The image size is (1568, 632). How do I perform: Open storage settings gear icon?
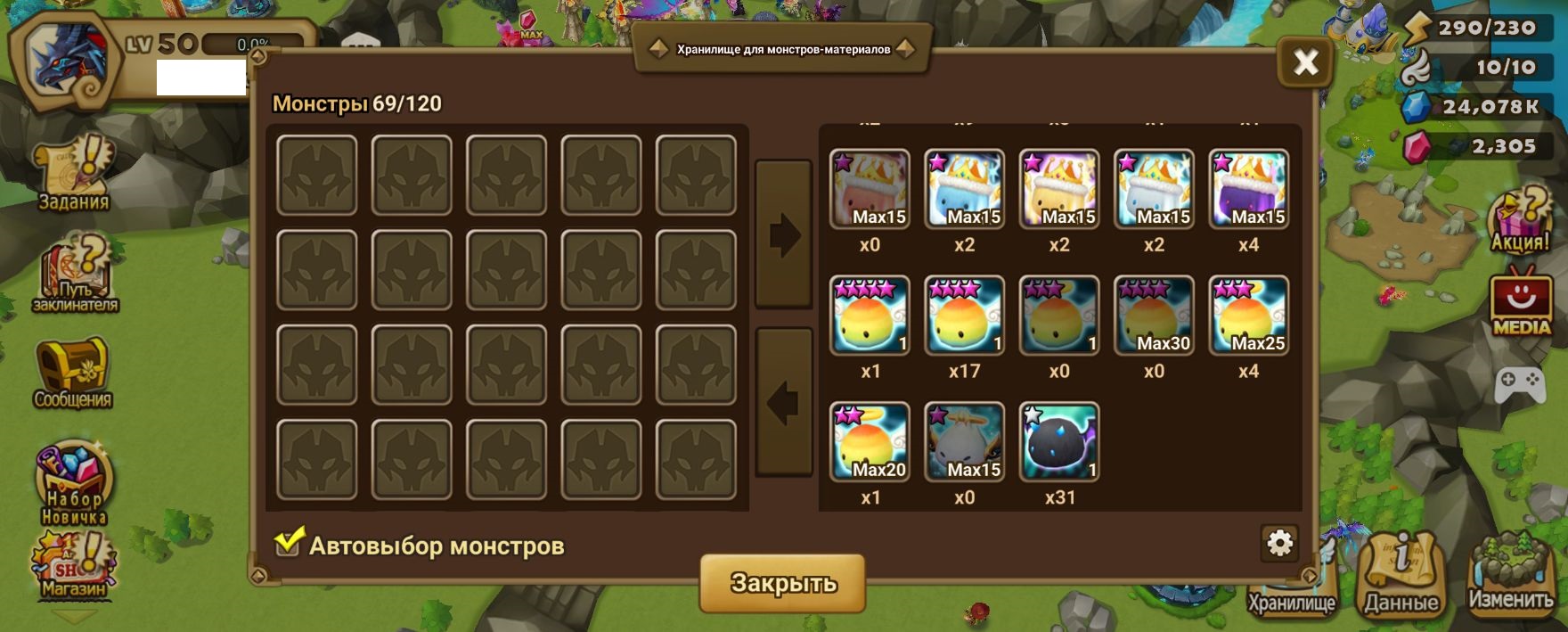(1279, 543)
